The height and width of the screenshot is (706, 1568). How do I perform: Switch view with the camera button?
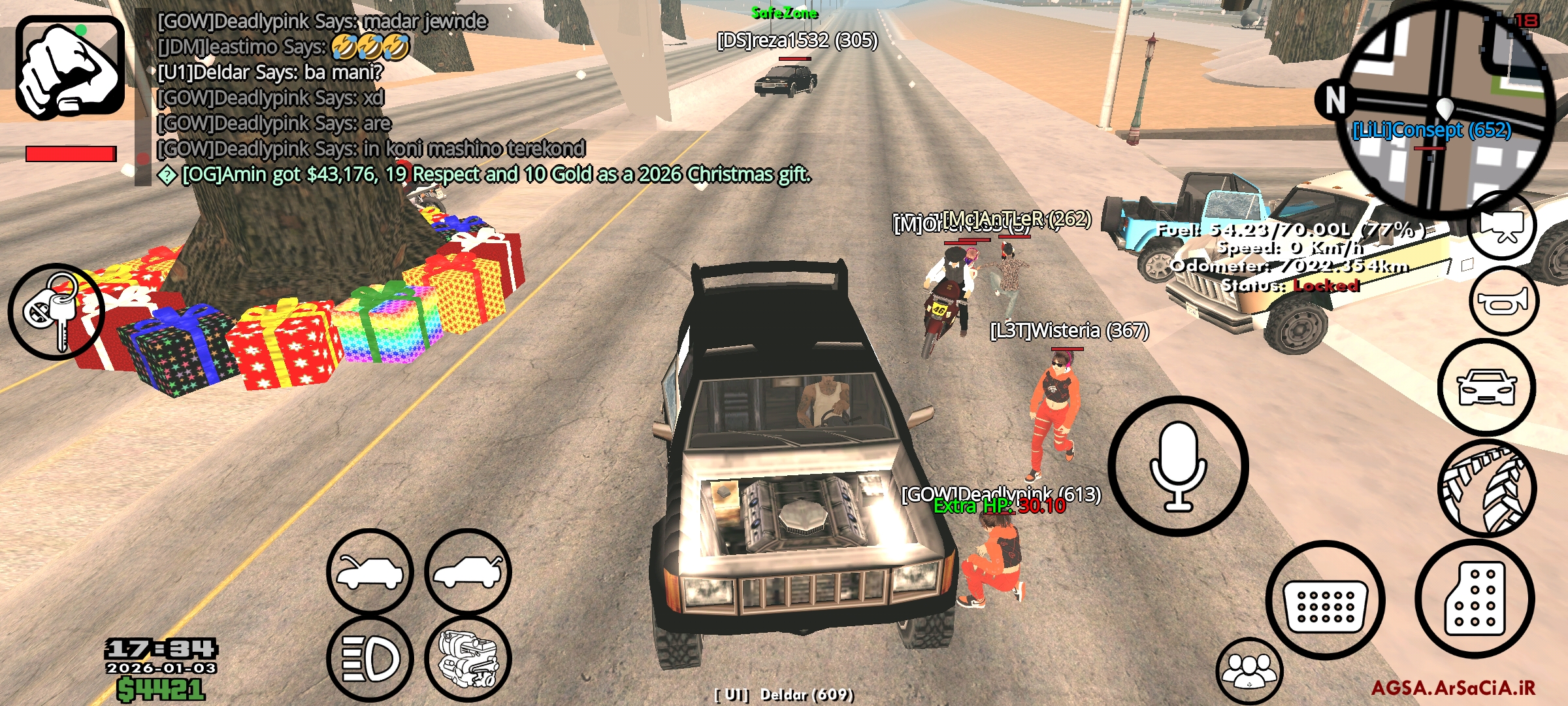click(1502, 226)
